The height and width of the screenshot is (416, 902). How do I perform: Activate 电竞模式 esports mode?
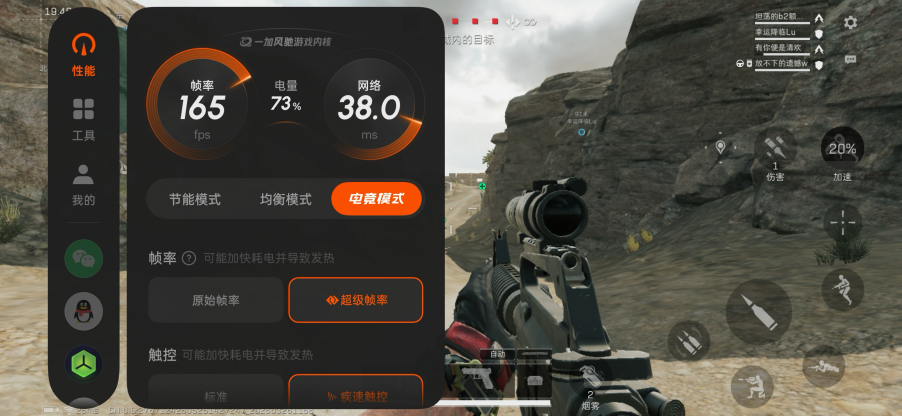[376, 199]
